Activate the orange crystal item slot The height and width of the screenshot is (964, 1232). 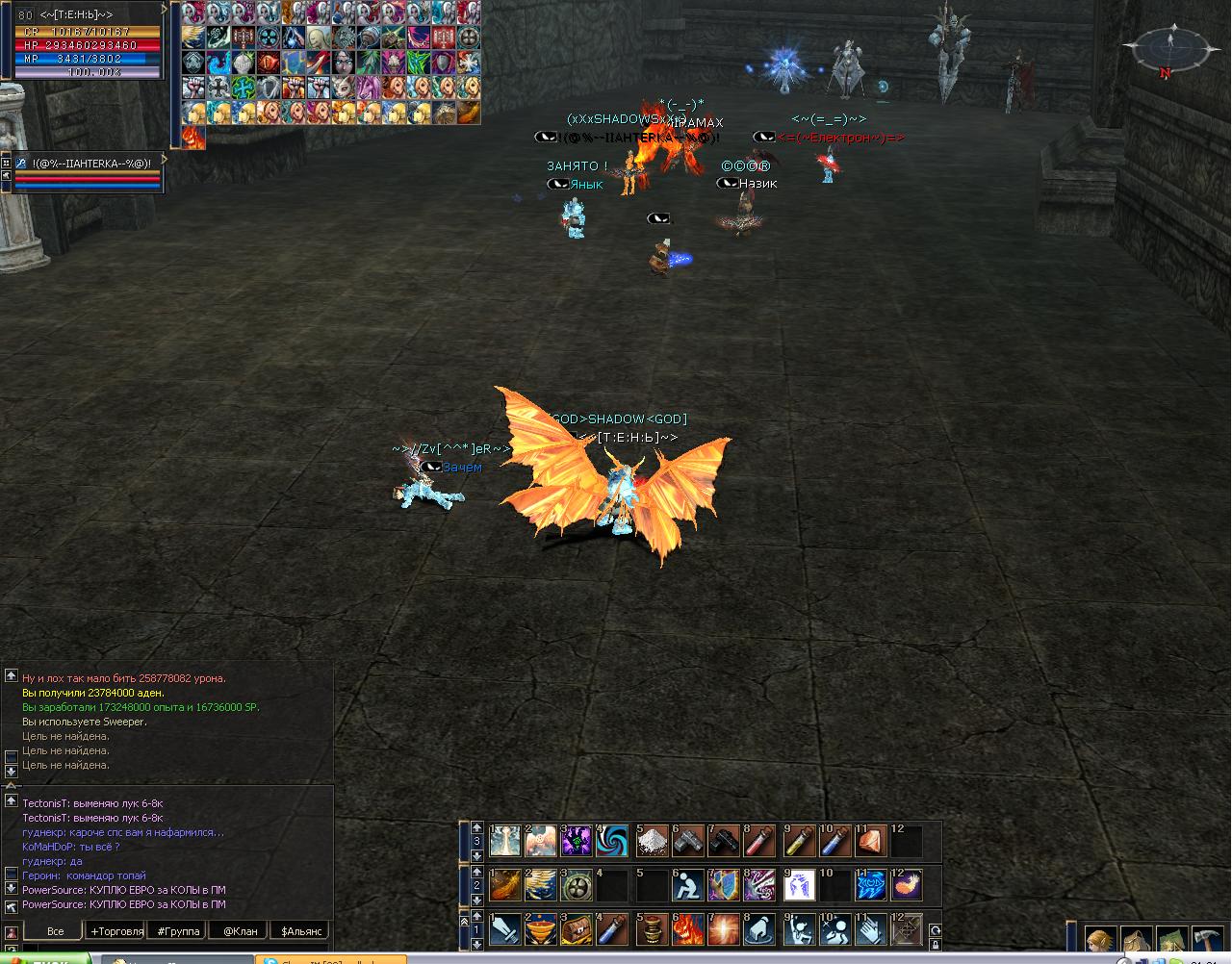872,842
